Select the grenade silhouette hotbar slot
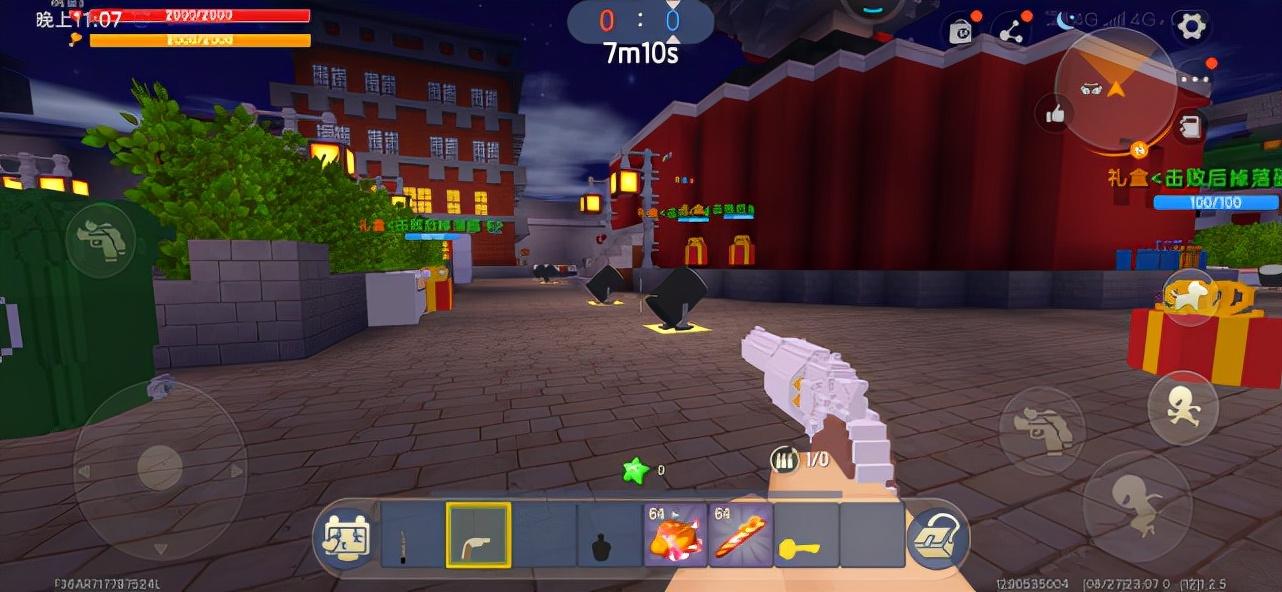1282x592 pixels. pos(609,535)
